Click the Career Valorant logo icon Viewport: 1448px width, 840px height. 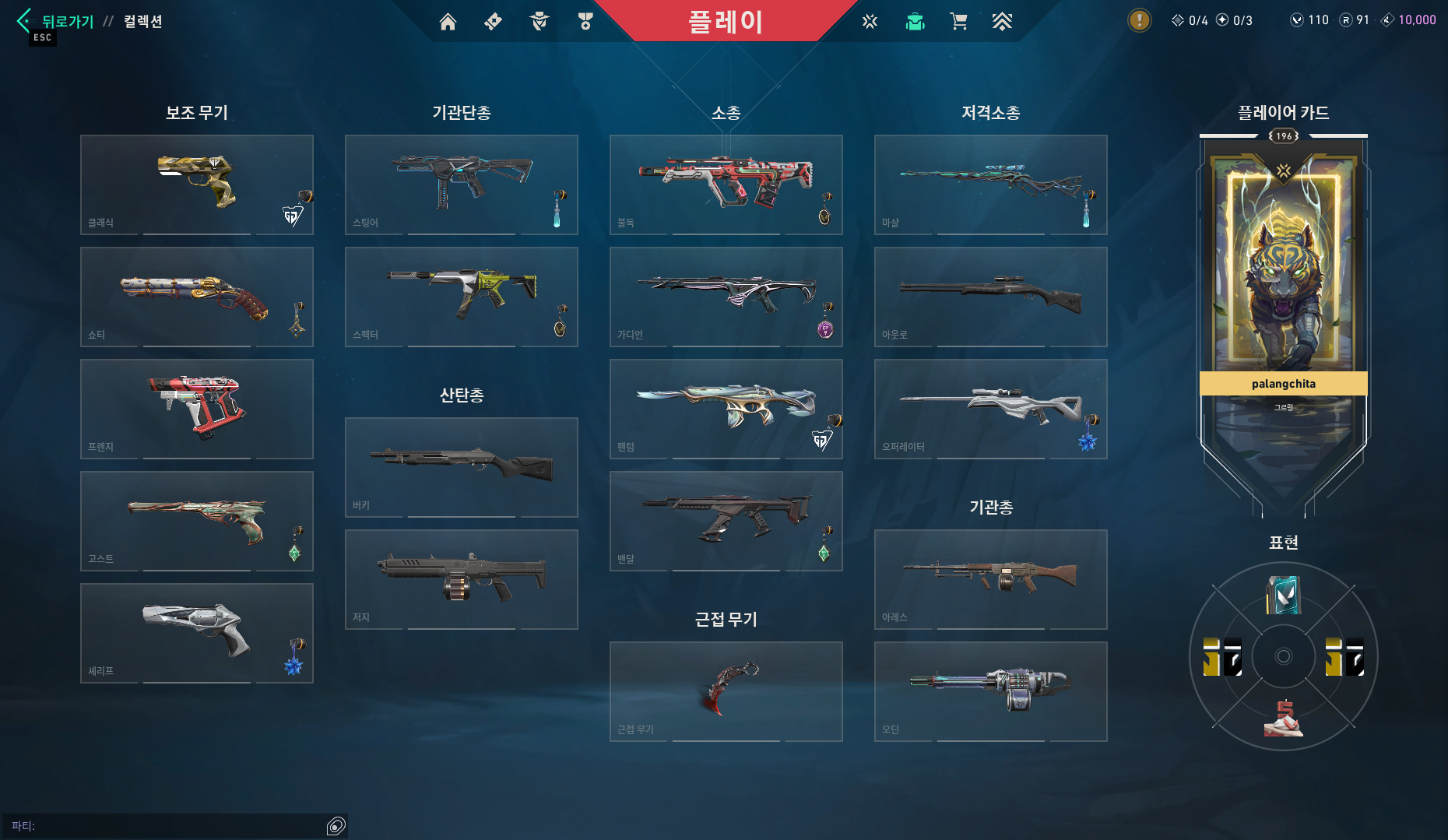pyautogui.click(x=868, y=21)
